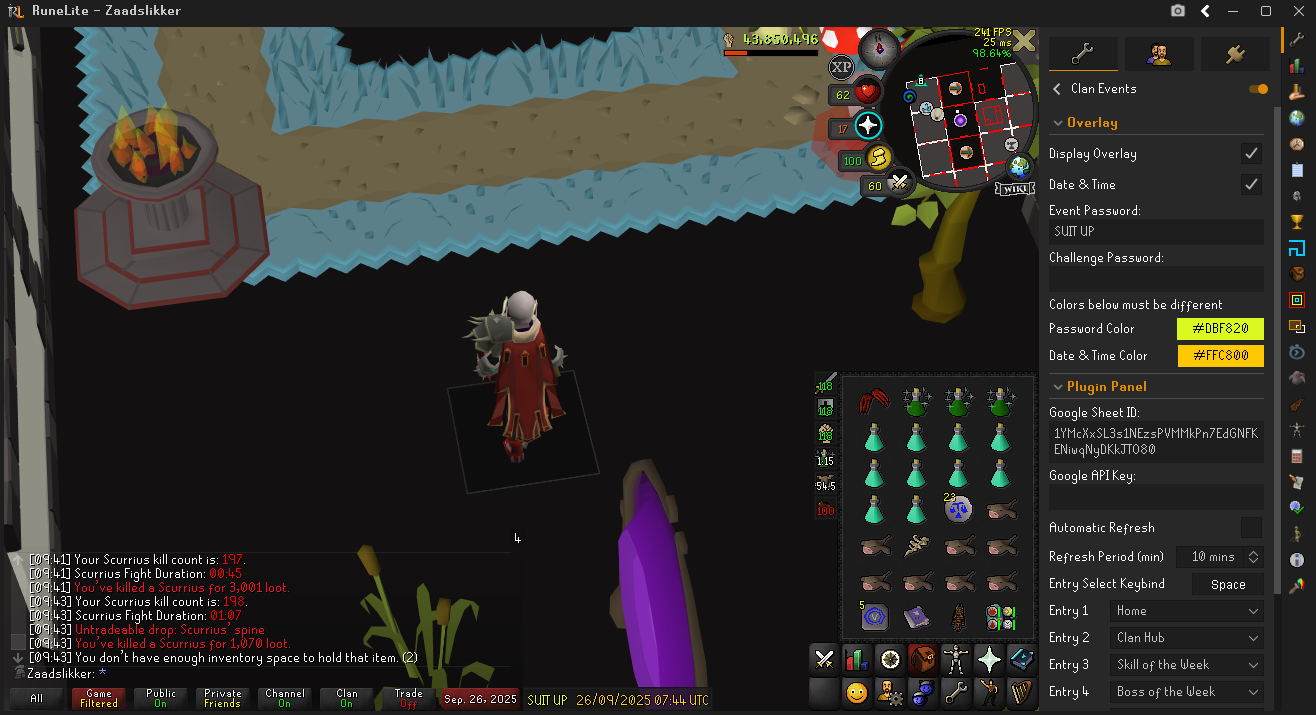This screenshot has height=715, width=1316.
Task: Toggle the Display Overlay checkbox
Action: tap(1251, 154)
